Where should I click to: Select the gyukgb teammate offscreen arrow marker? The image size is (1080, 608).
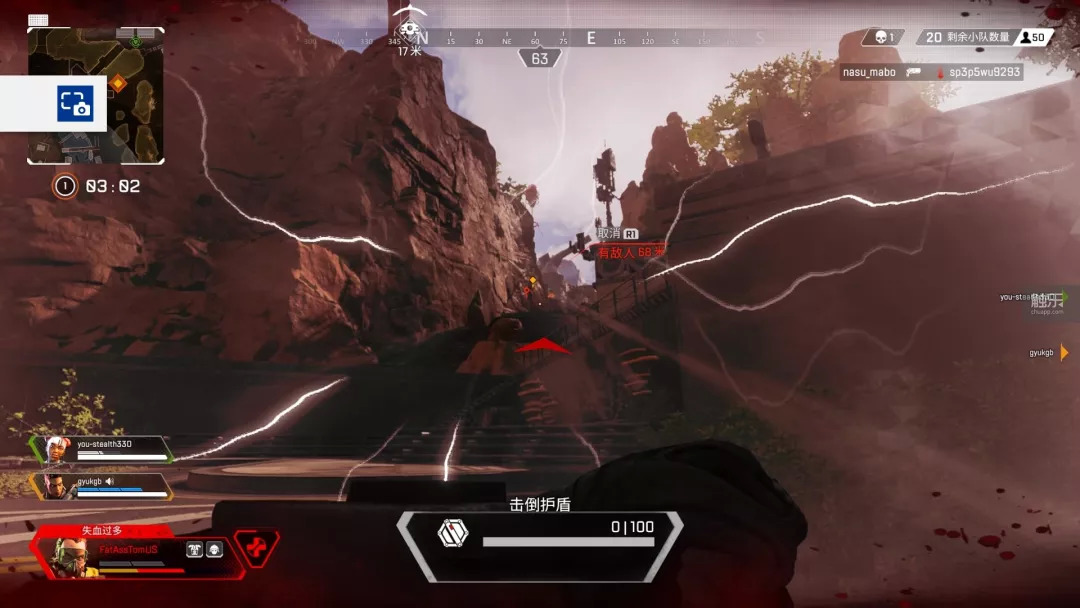[1065, 352]
